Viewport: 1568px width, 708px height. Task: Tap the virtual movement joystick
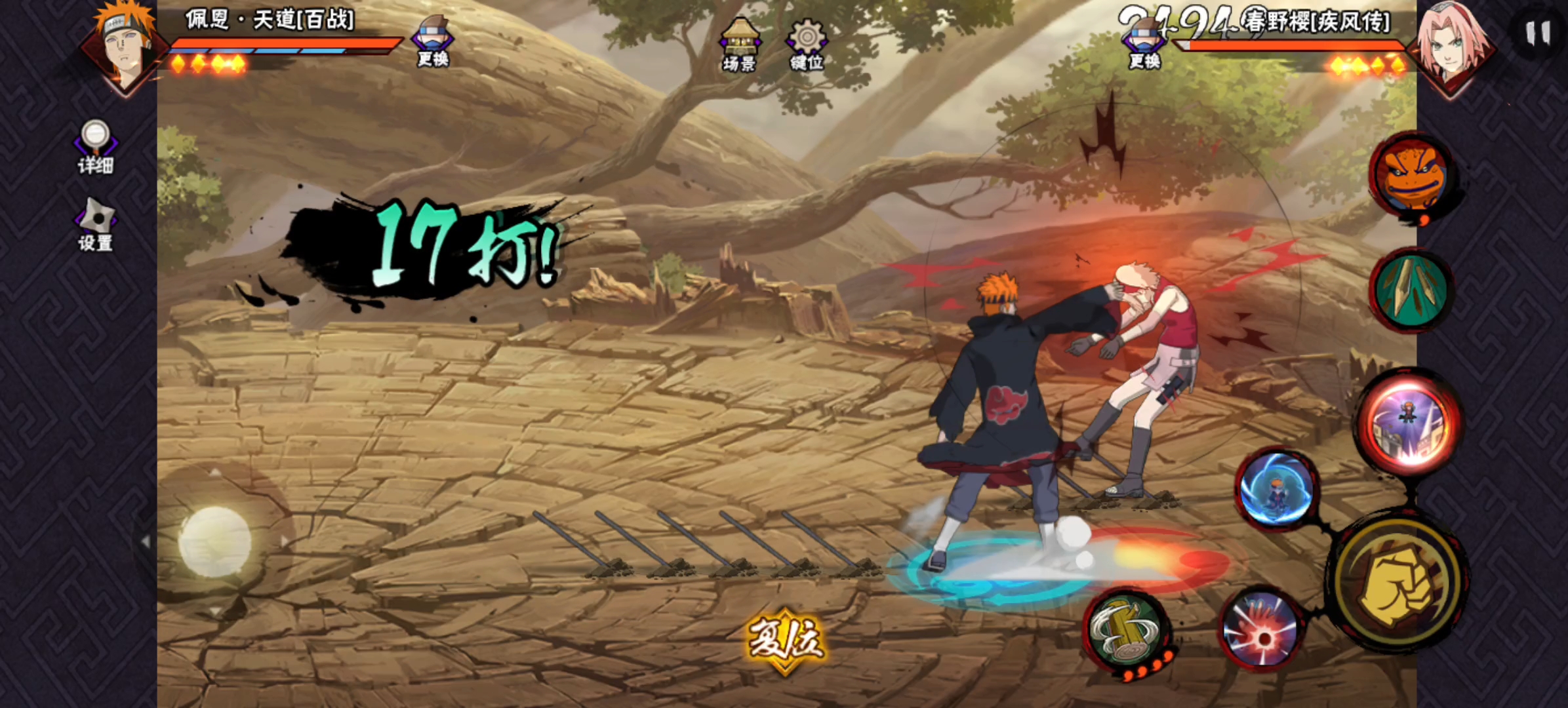[214, 541]
